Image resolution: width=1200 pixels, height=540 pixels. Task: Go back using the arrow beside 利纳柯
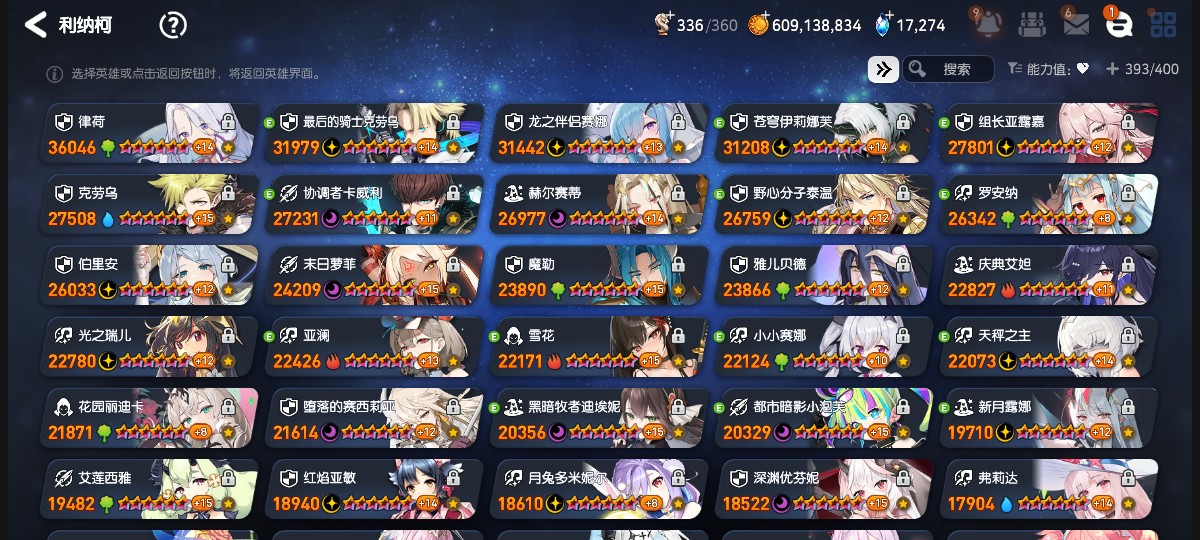[x=36, y=25]
